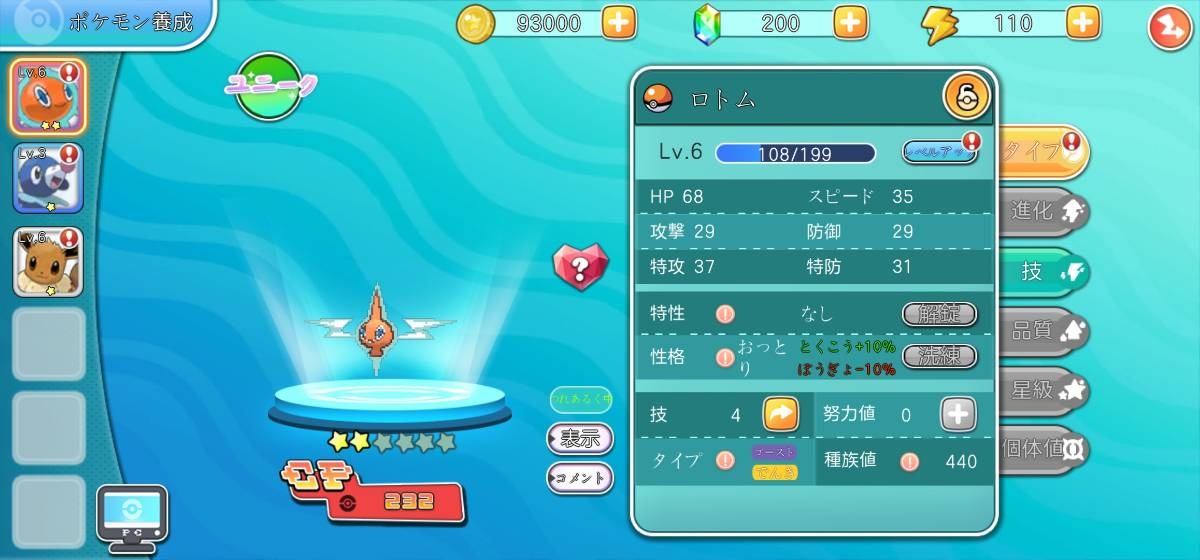This screenshot has width=1200, height=560.
Task: Choose Eevee from the party list
Action: pyautogui.click(x=48, y=262)
